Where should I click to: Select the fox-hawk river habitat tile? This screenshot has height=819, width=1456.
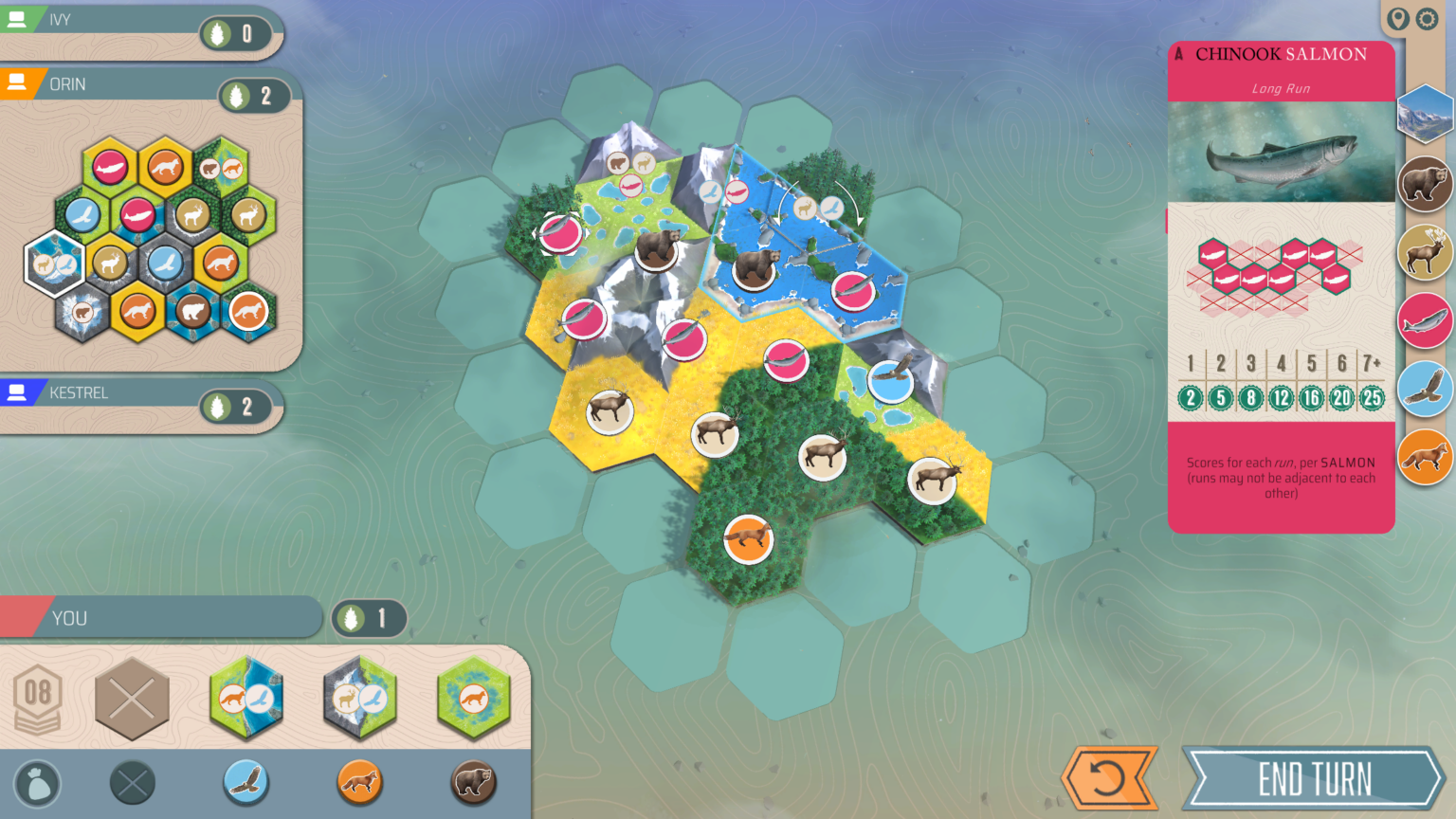pos(246,700)
